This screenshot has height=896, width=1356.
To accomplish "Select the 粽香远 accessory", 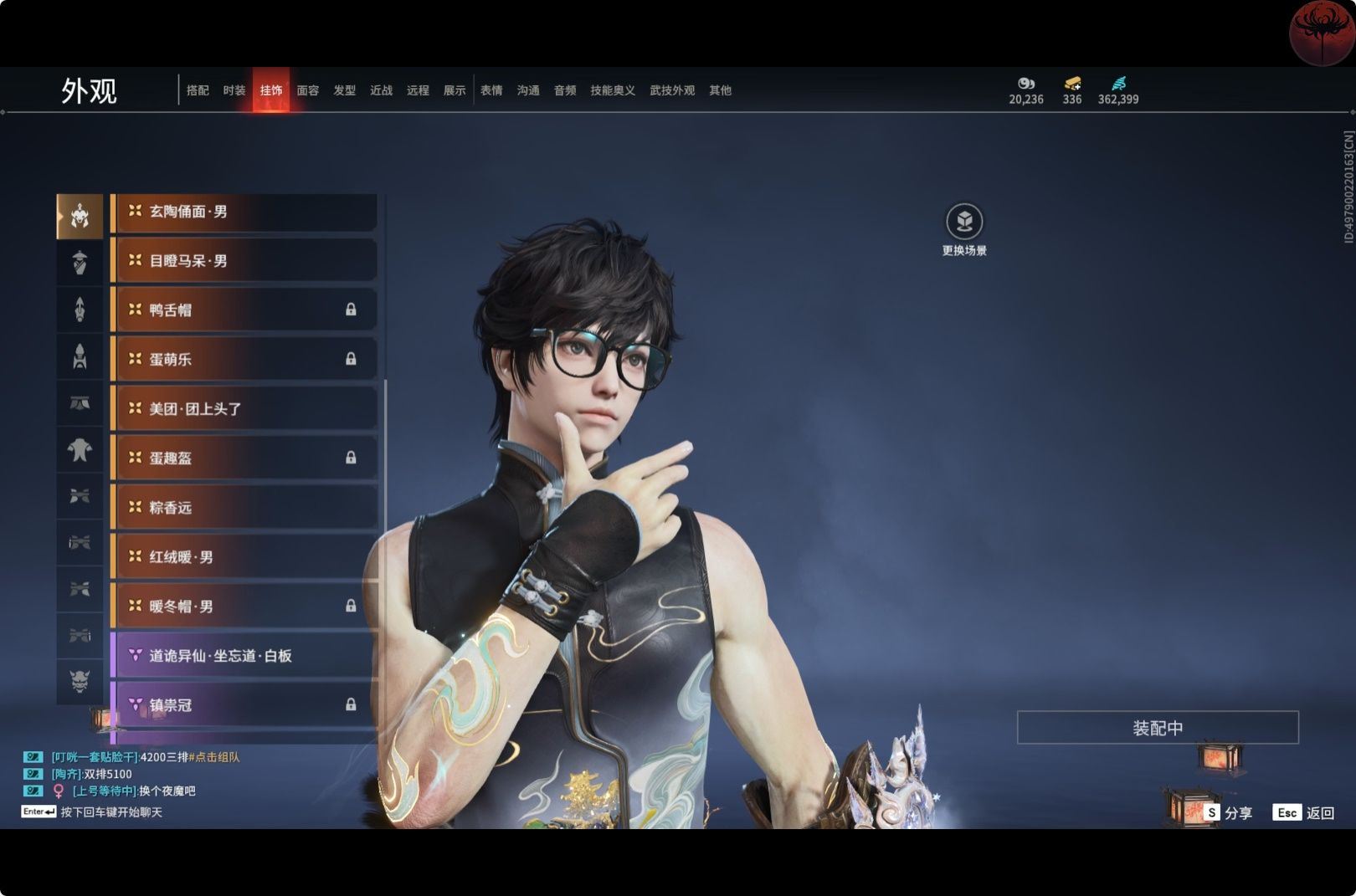I will [x=244, y=508].
